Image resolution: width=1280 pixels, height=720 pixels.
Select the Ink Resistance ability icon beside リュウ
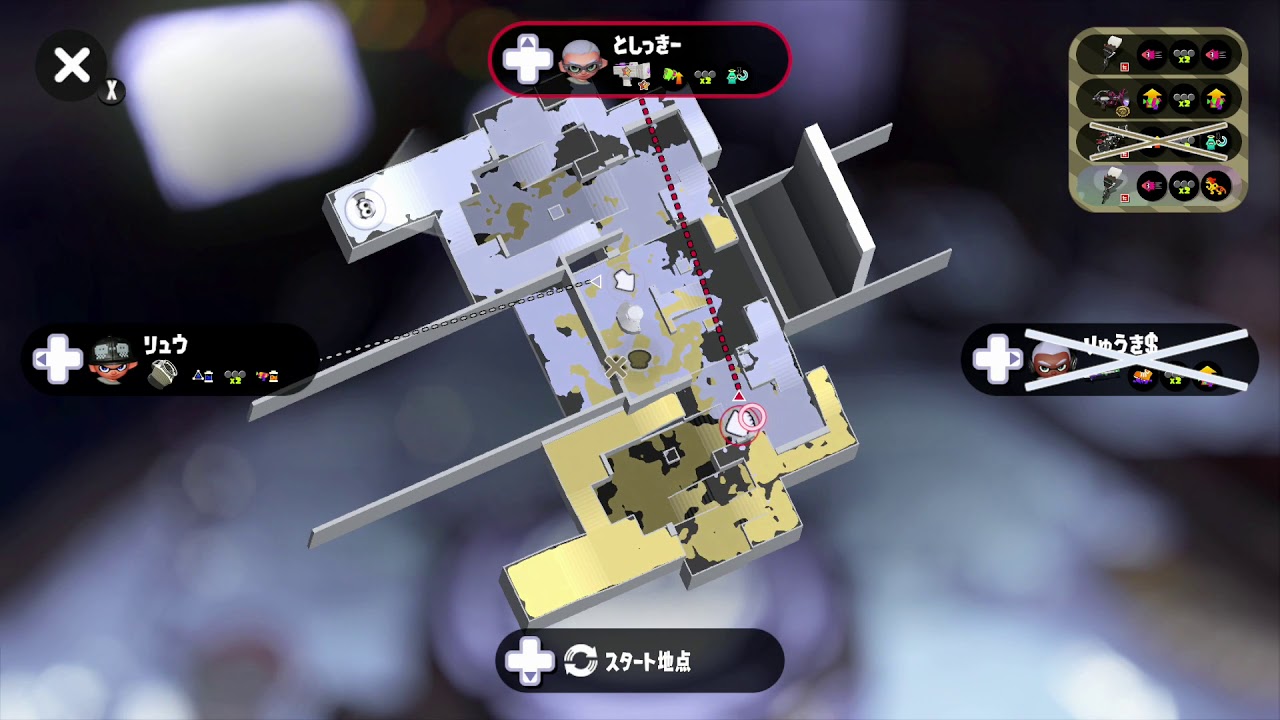tap(203, 377)
